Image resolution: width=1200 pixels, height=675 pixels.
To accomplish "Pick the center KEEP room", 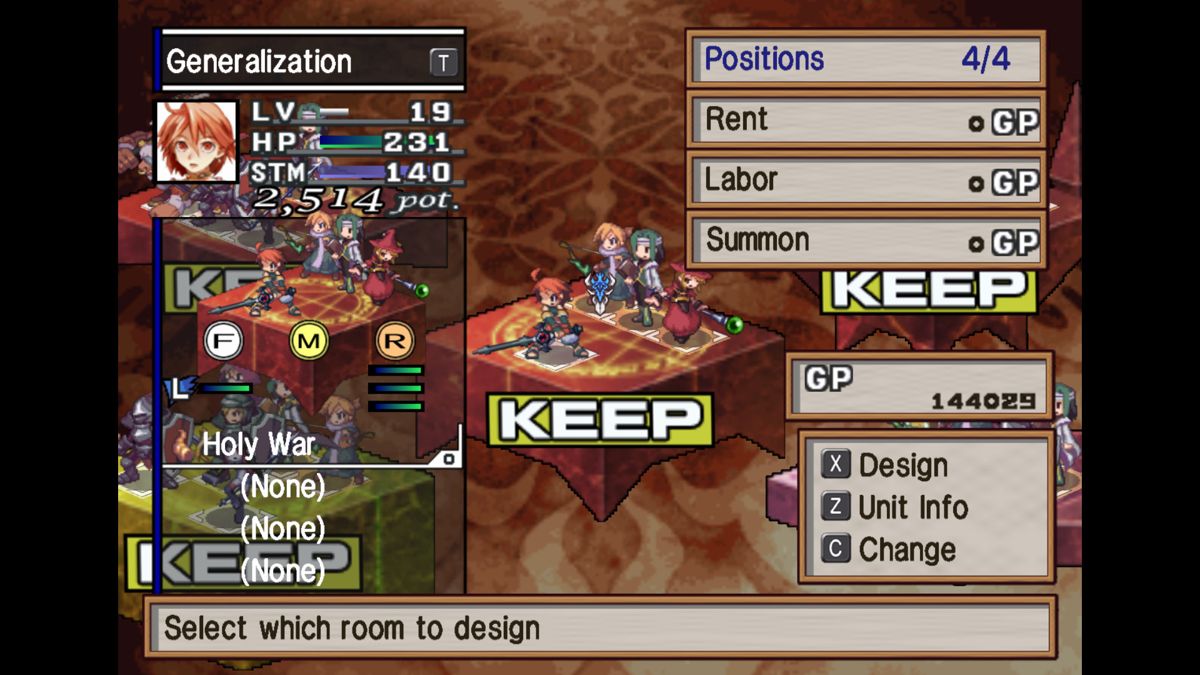I will pos(600,420).
